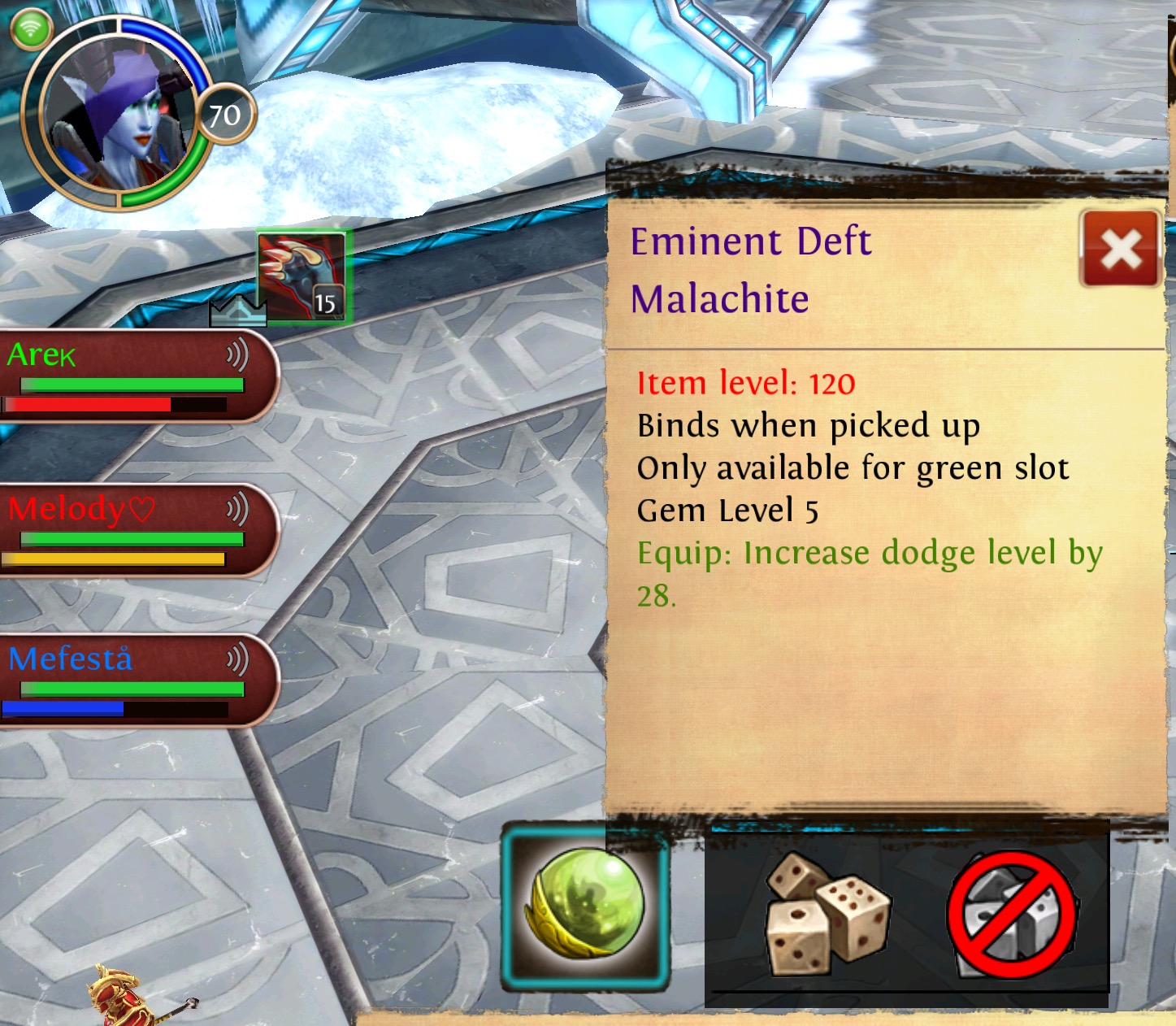
Task: Pass on the loot roll
Action: click(x=1013, y=915)
